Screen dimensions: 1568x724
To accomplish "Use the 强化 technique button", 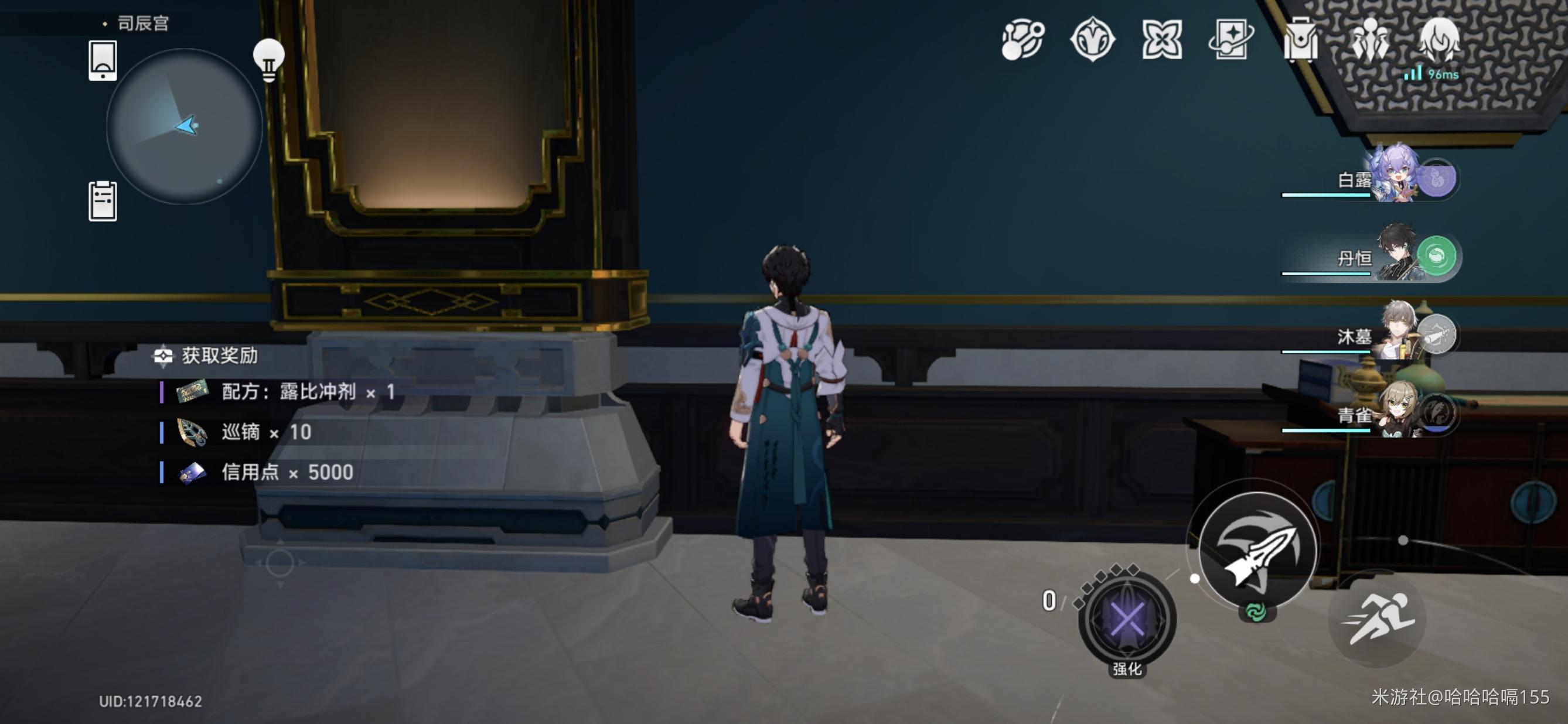I will click(1127, 620).
